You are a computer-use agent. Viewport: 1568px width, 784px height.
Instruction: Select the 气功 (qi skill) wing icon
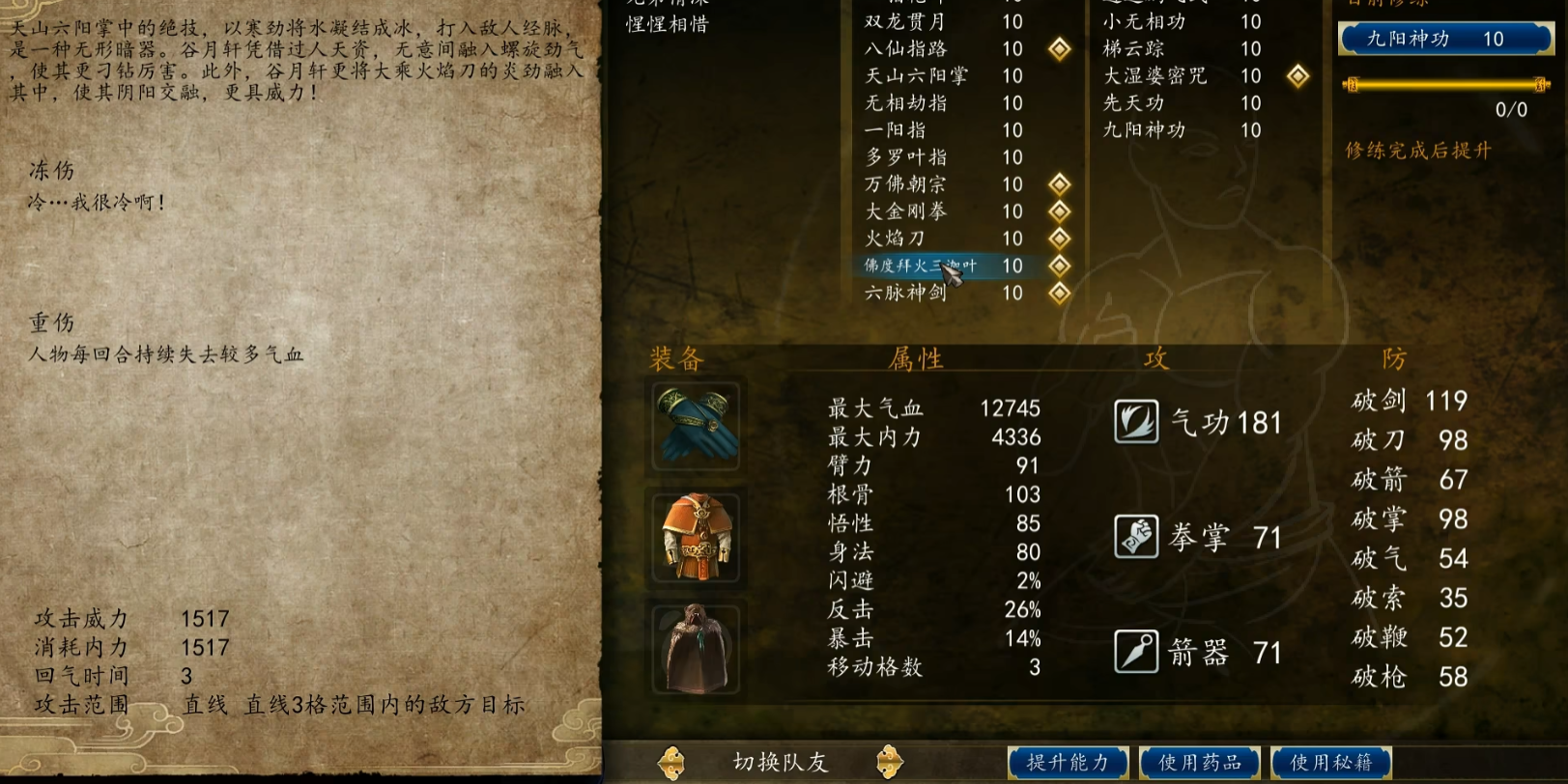1136,422
